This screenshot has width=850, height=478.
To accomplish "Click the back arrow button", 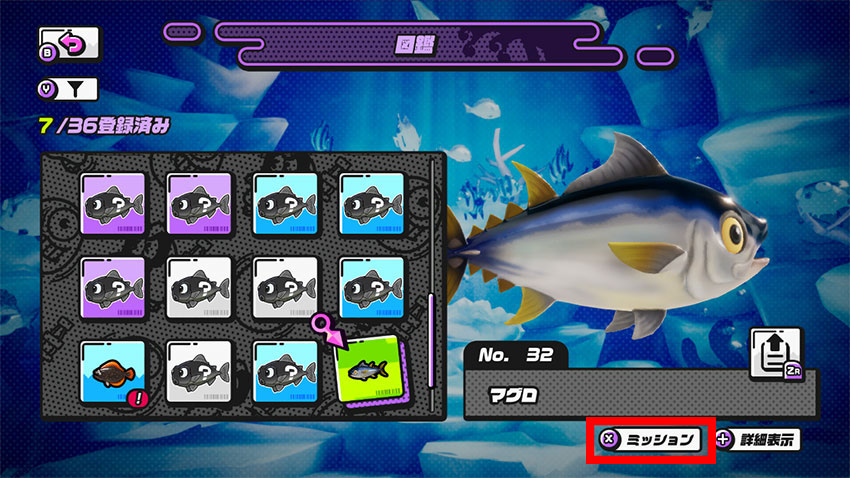I will coord(70,45).
